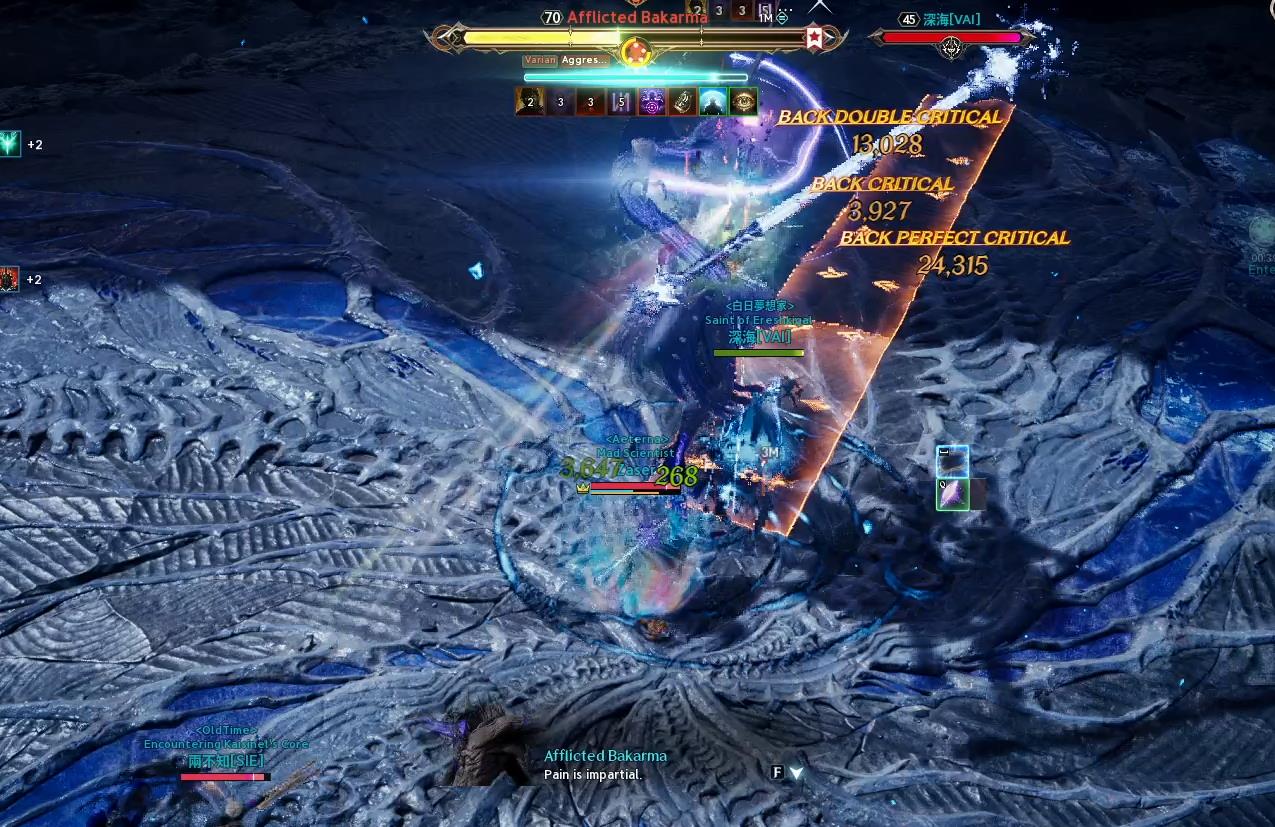The image size is (1275, 827).
Task: Target 深海[VAI] via the red party frame
Action: click(950, 38)
